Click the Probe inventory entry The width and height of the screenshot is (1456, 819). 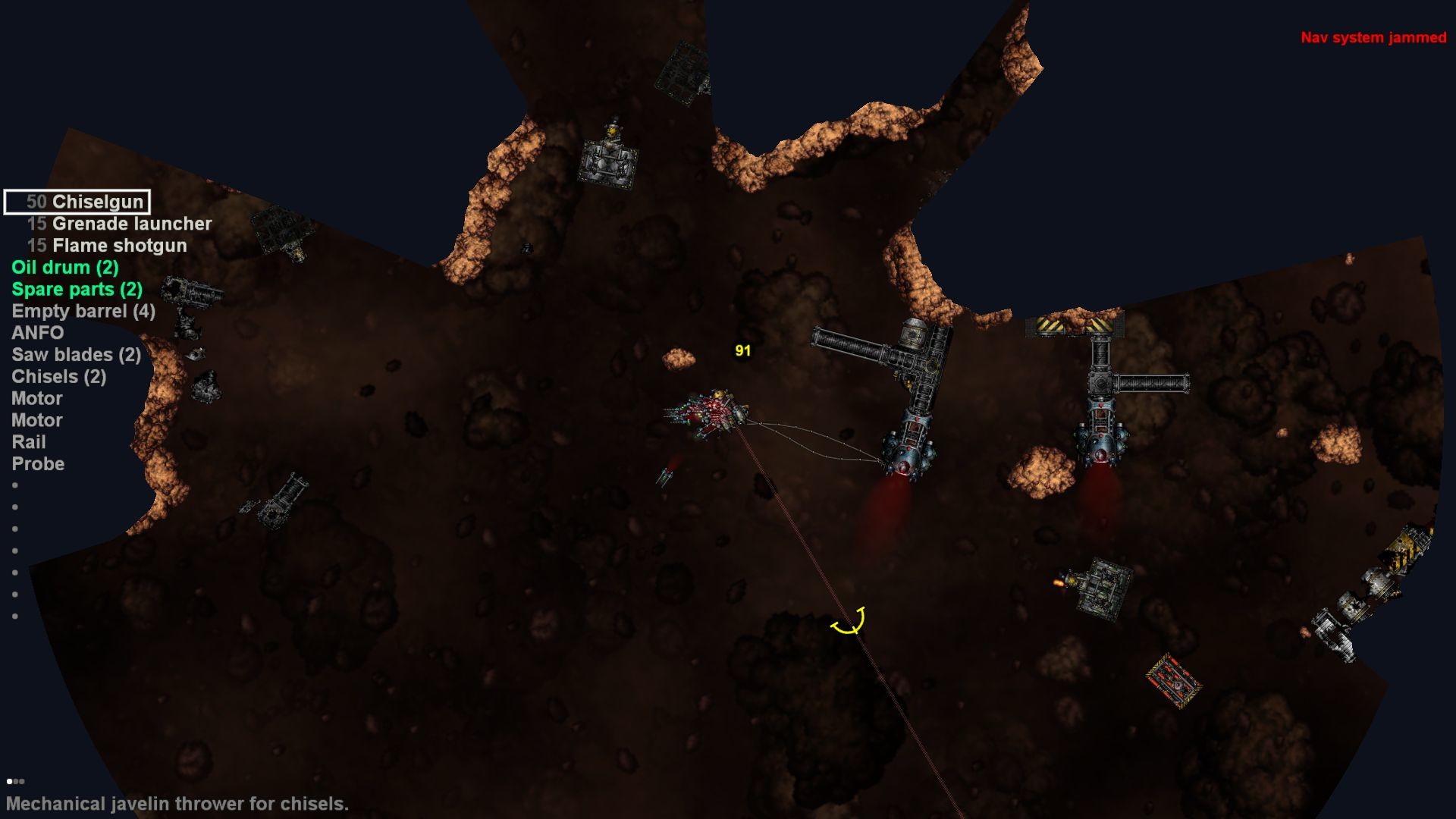pos(38,463)
